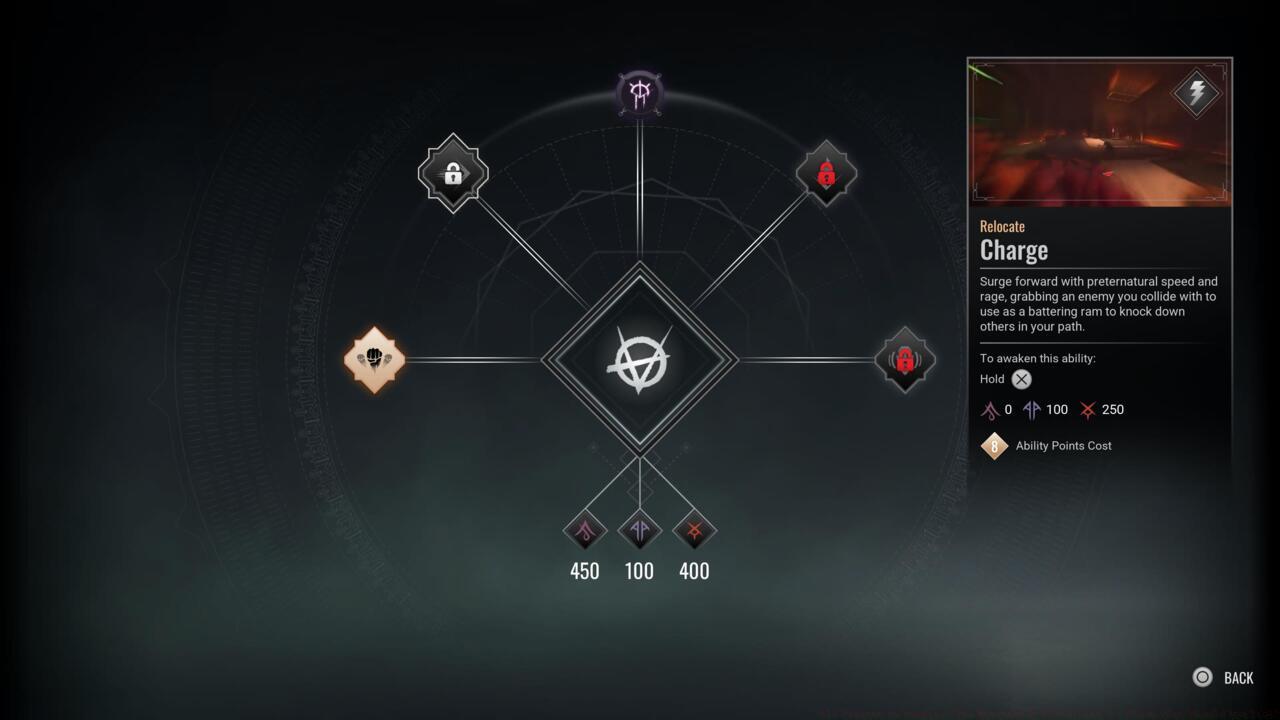Click the purple rune beside the 100 cost
1280x720 pixels.
tap(1034, 409)
